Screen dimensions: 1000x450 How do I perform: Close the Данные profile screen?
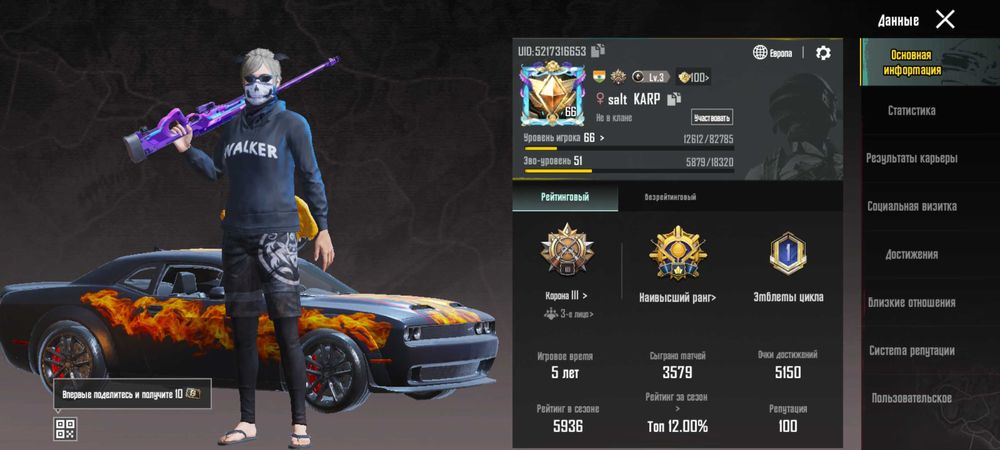pyautogui.click(x=945, y=19)
